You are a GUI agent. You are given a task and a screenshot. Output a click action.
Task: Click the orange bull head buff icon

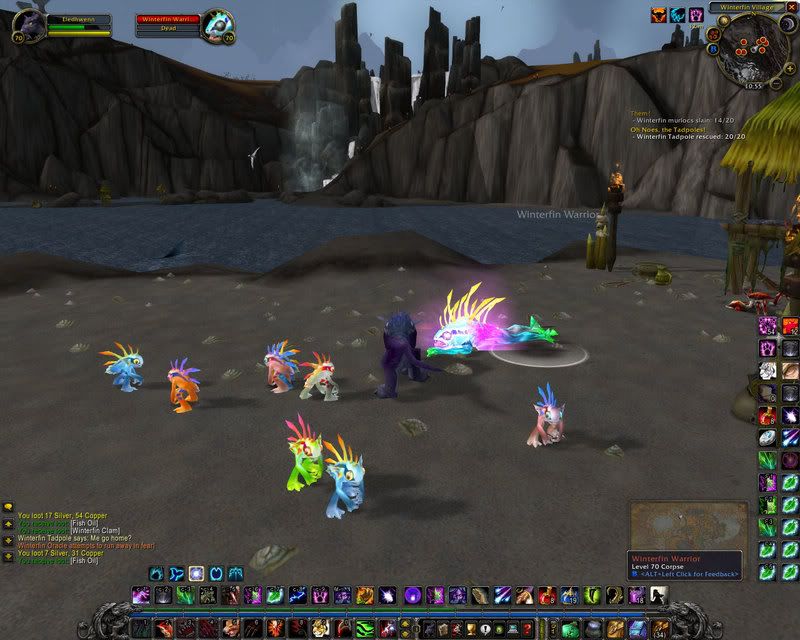pos(659,15)
